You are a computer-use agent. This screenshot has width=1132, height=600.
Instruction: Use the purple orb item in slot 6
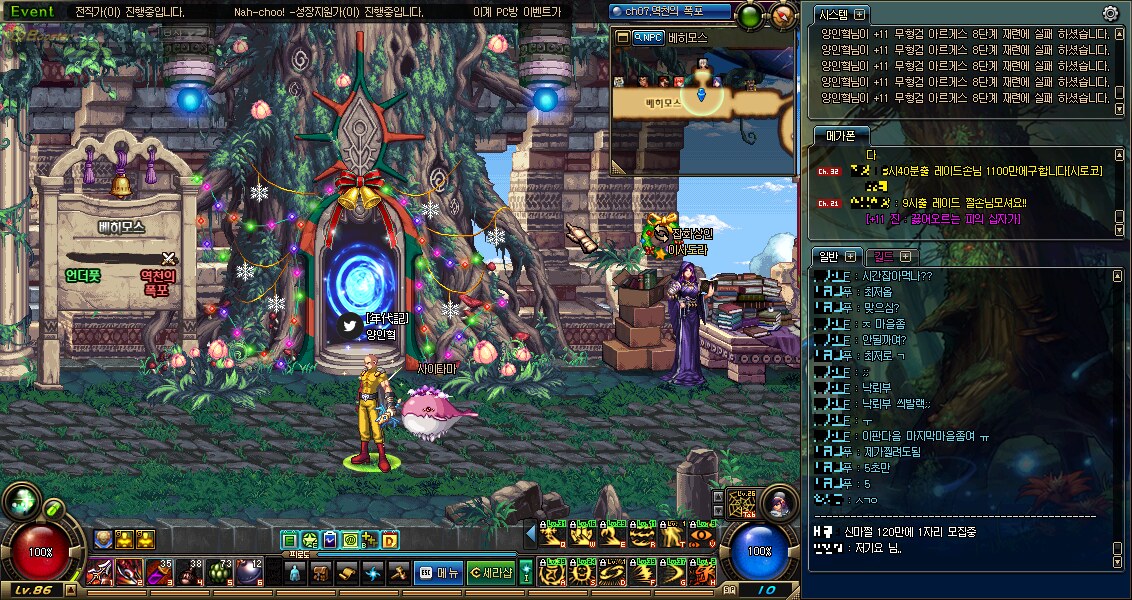click(x=249, y=571)
